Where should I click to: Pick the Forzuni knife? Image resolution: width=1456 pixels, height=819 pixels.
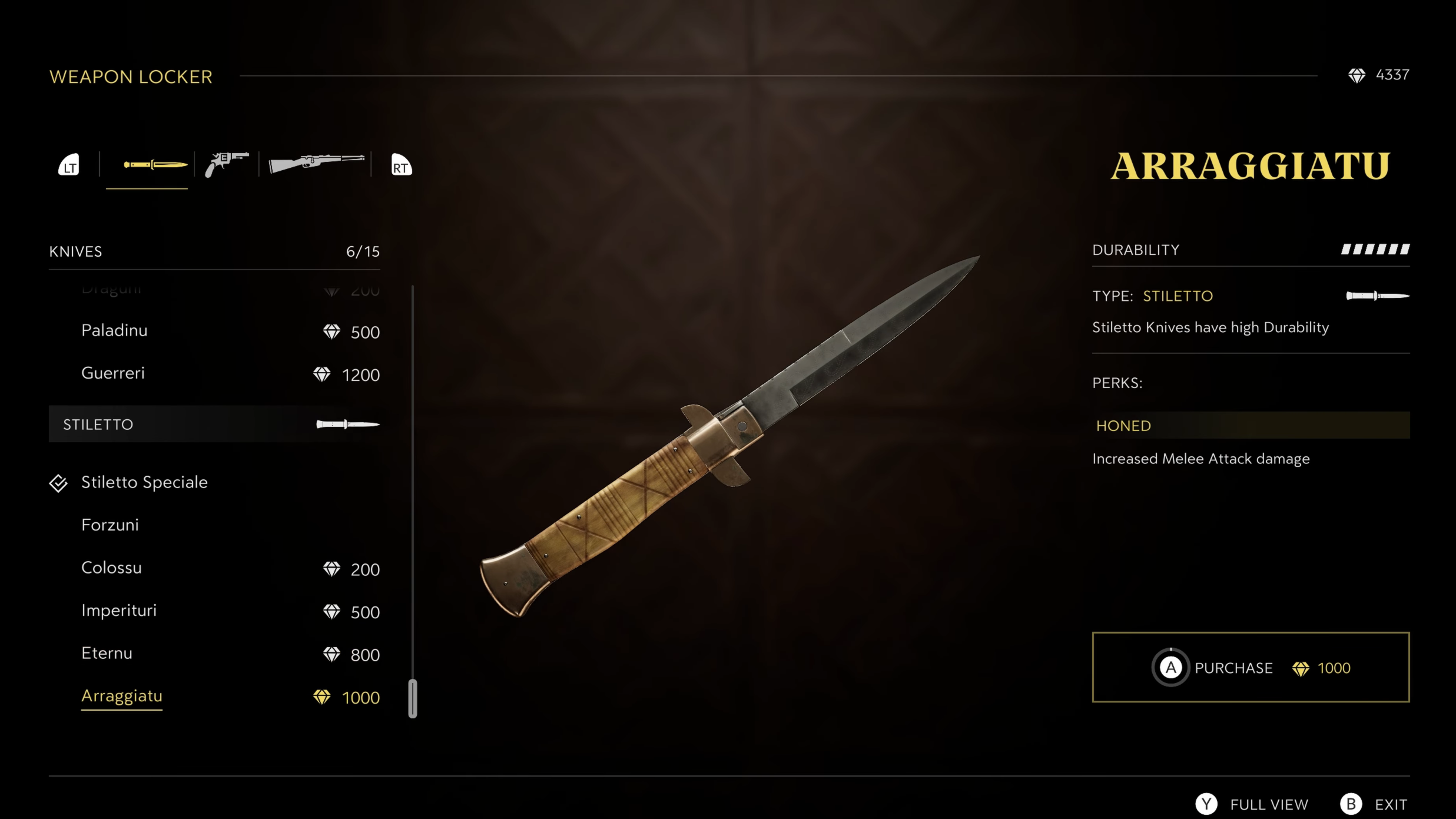click(110, 525)
